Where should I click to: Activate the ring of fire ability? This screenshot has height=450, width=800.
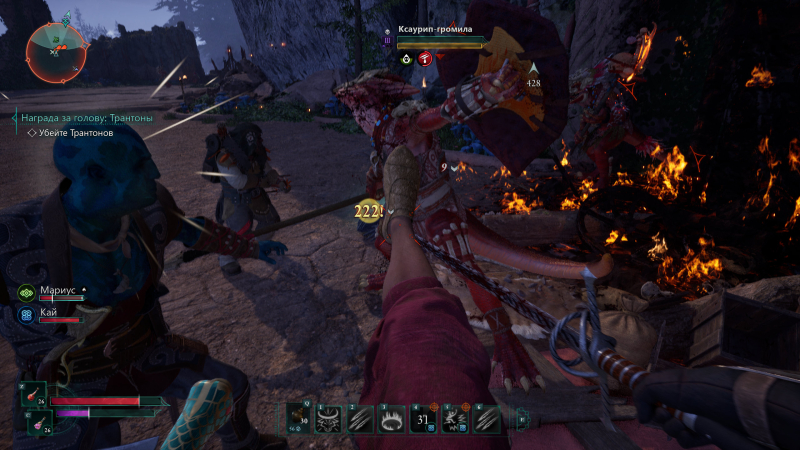(x=390, y=421)
